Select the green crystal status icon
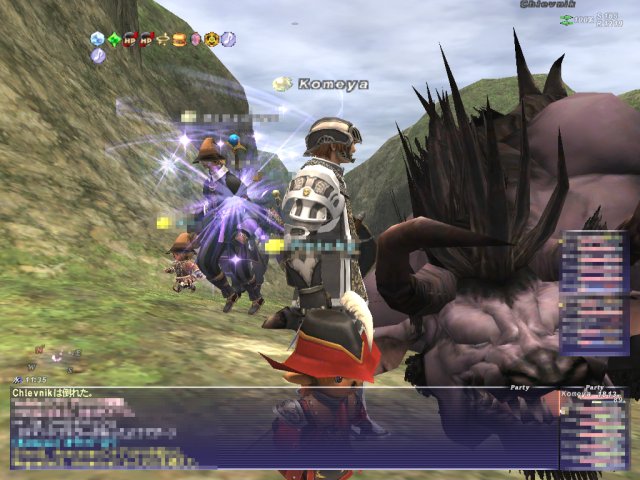This screenshot has height=480, width=640. [x=114, y=40]
